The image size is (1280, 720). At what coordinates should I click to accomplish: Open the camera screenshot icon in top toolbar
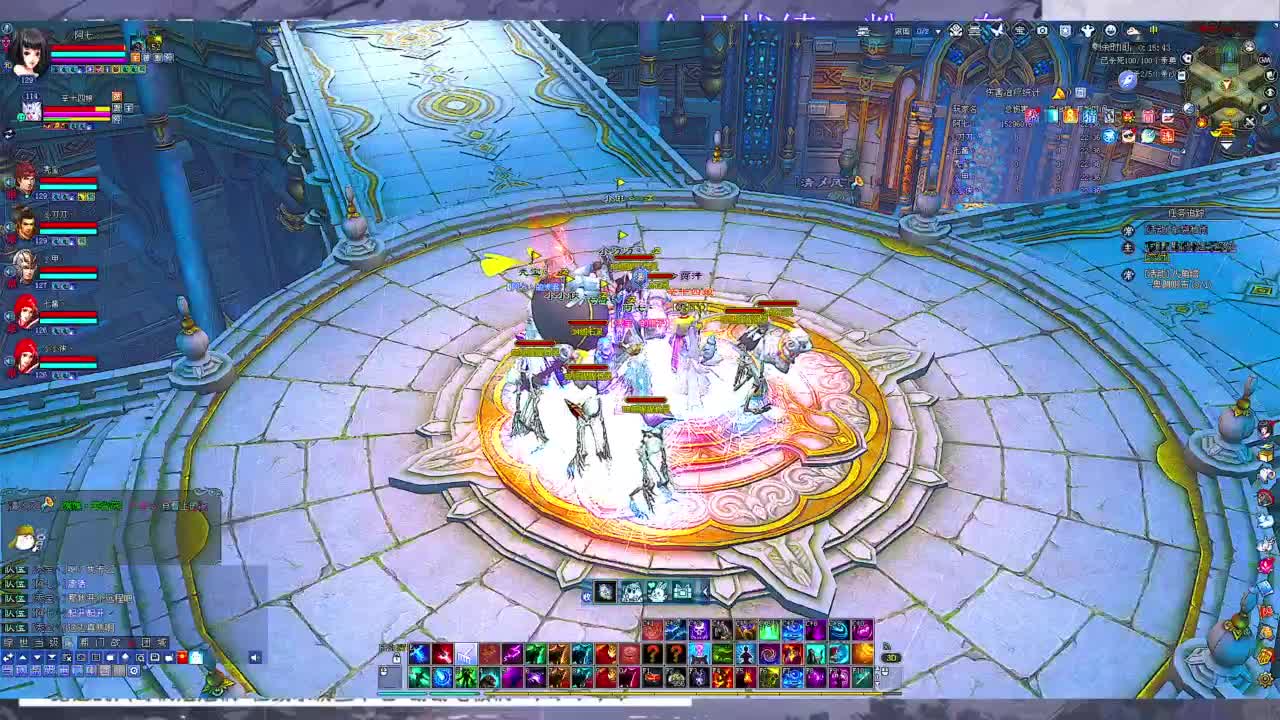coord(1042,31)
